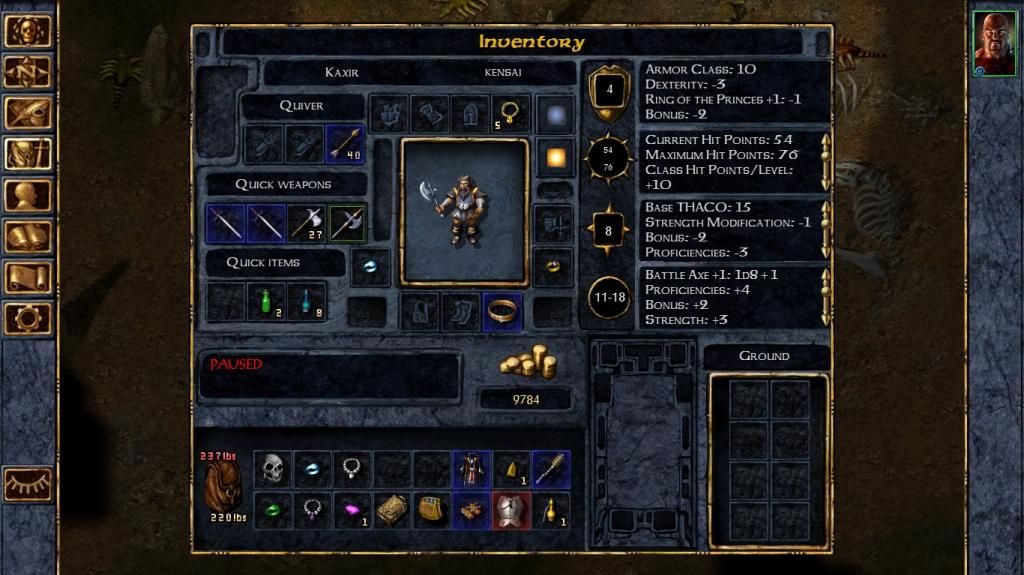1024x575 pixels.
Task: Click the equipped golden belt slot
Action: [x=501, y=311]
